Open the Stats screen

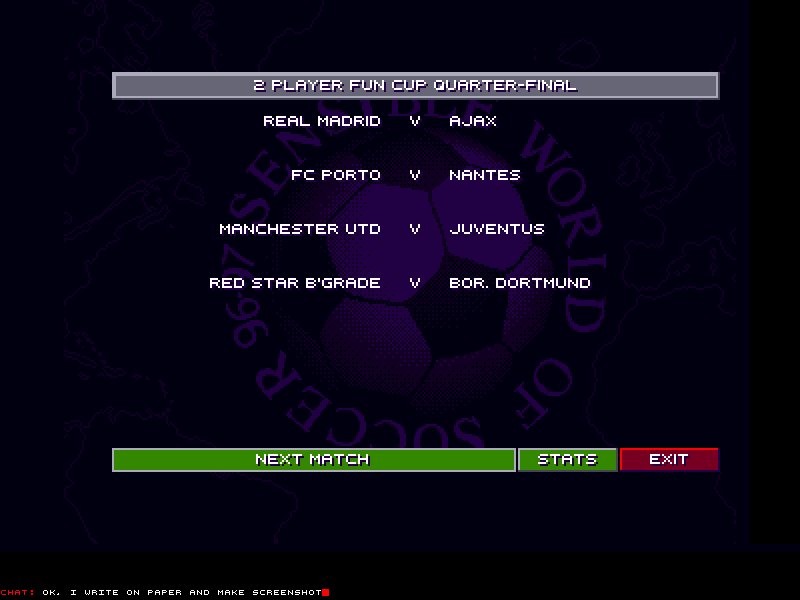click(567, 460)
